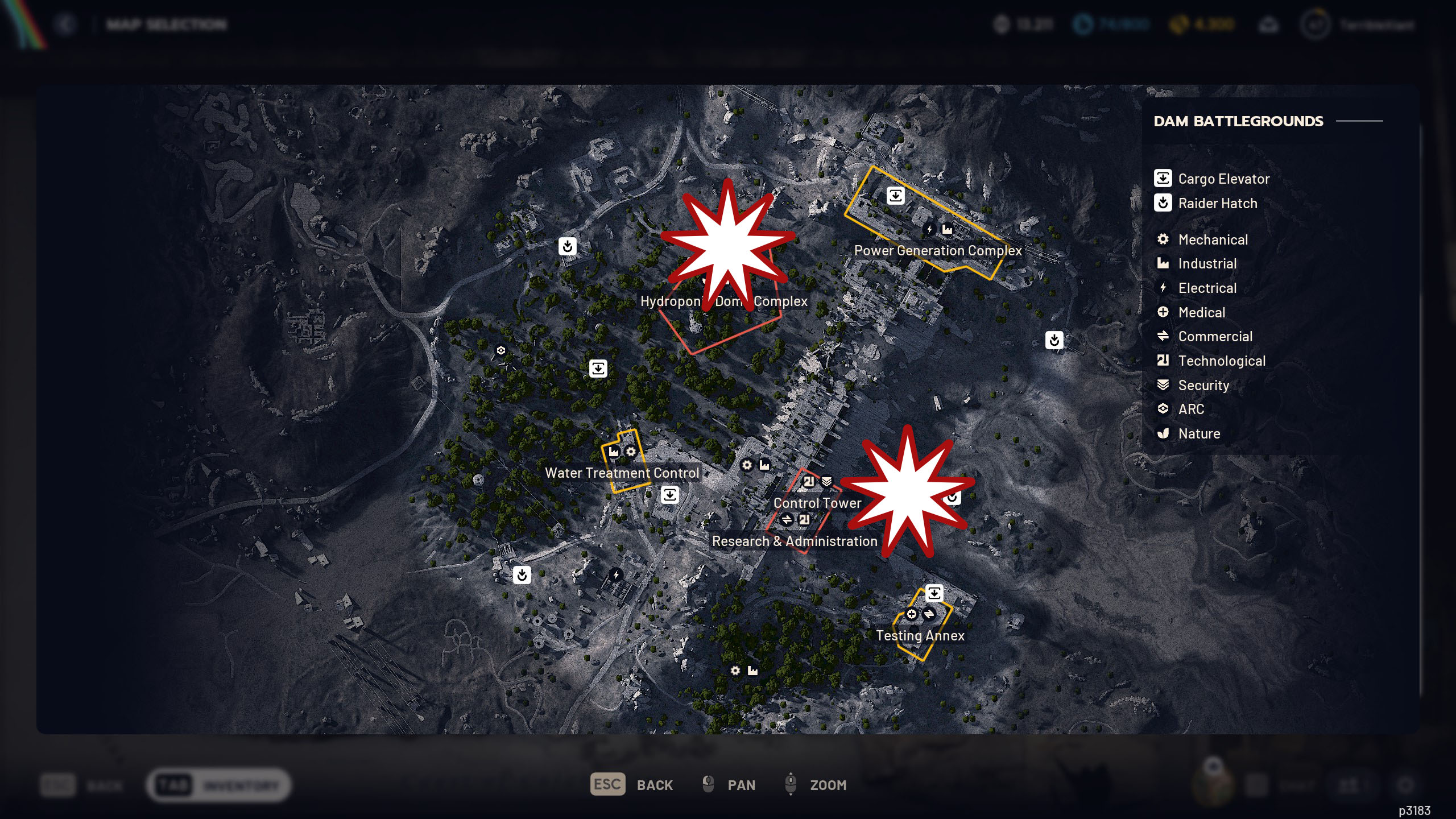Click the Commercial legend entry
The image size is (1456, 819).
(x=1214, y=337)
